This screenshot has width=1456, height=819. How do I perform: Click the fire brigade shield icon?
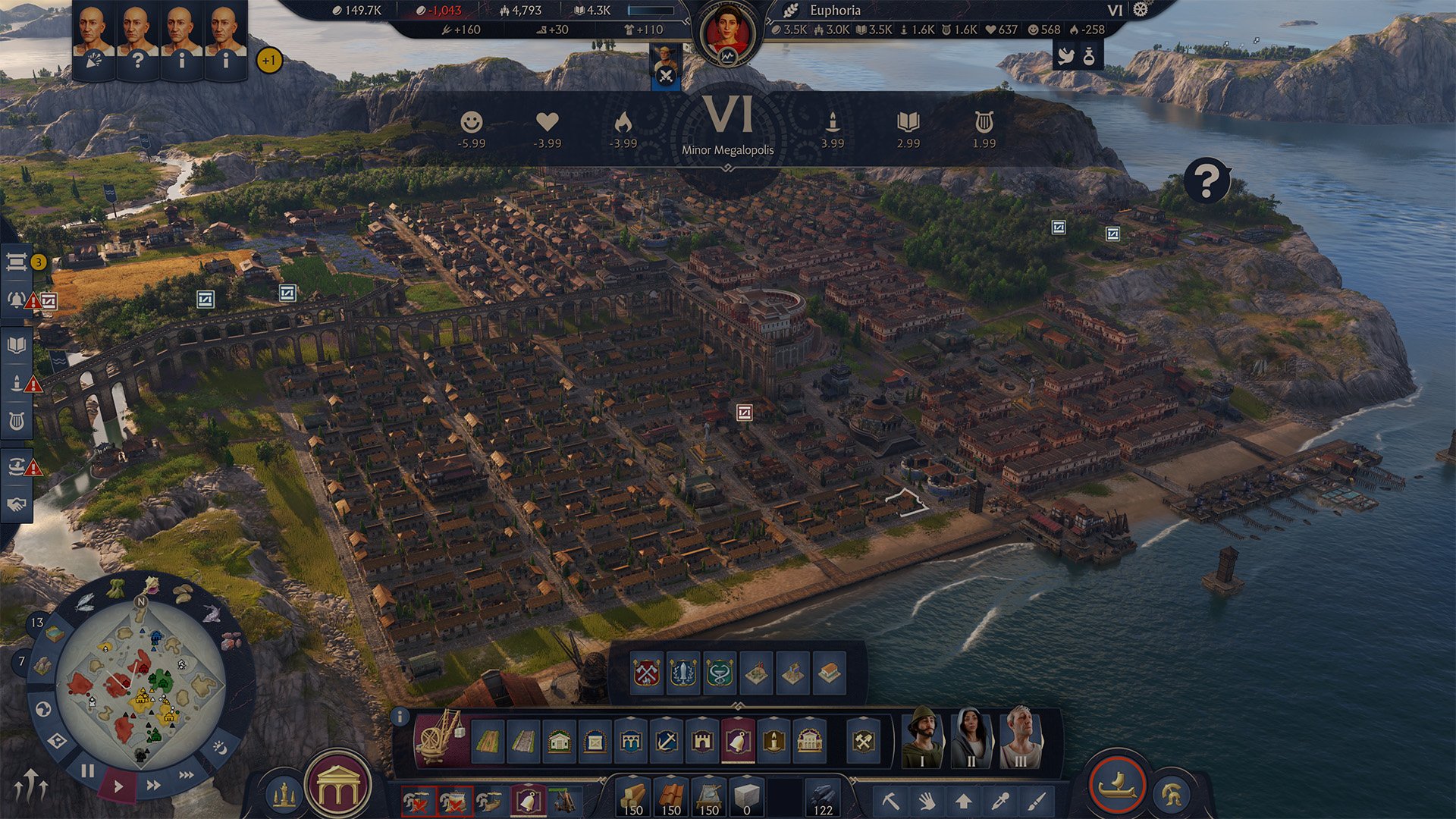pos(646,673)
